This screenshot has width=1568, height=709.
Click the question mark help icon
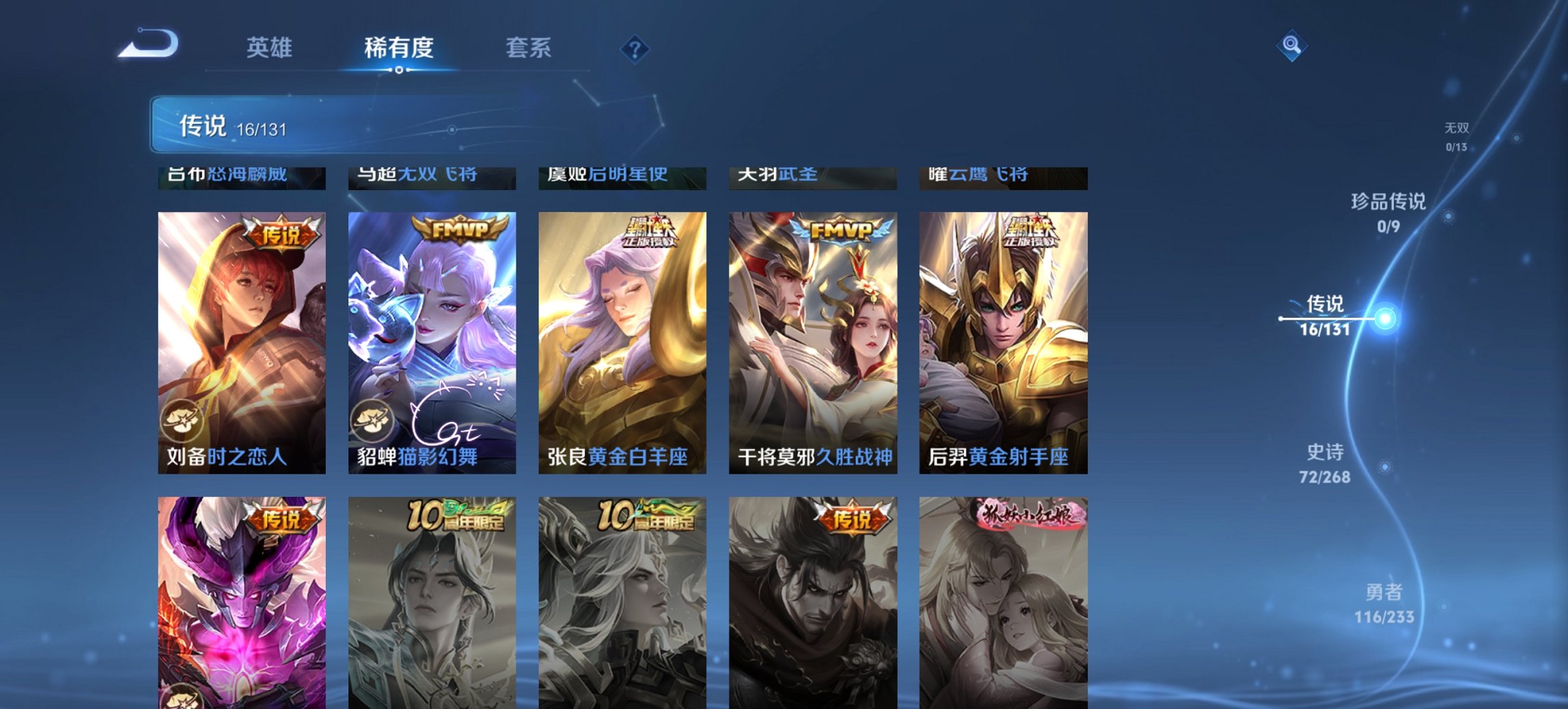pos(634,48)
